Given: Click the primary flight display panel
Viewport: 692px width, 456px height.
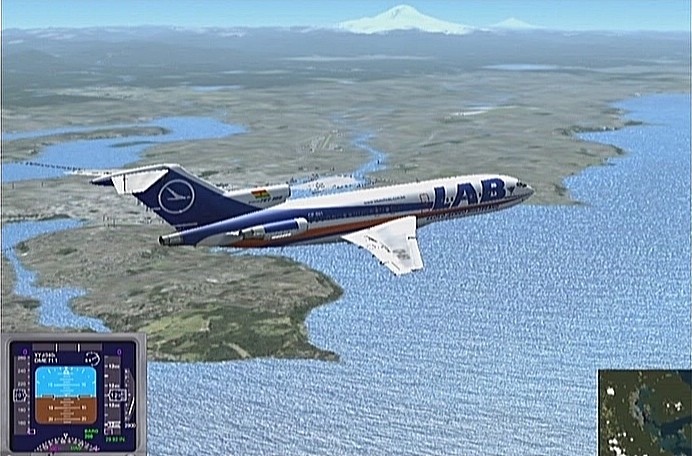Looking at the screenshot, I should [72, 394].
